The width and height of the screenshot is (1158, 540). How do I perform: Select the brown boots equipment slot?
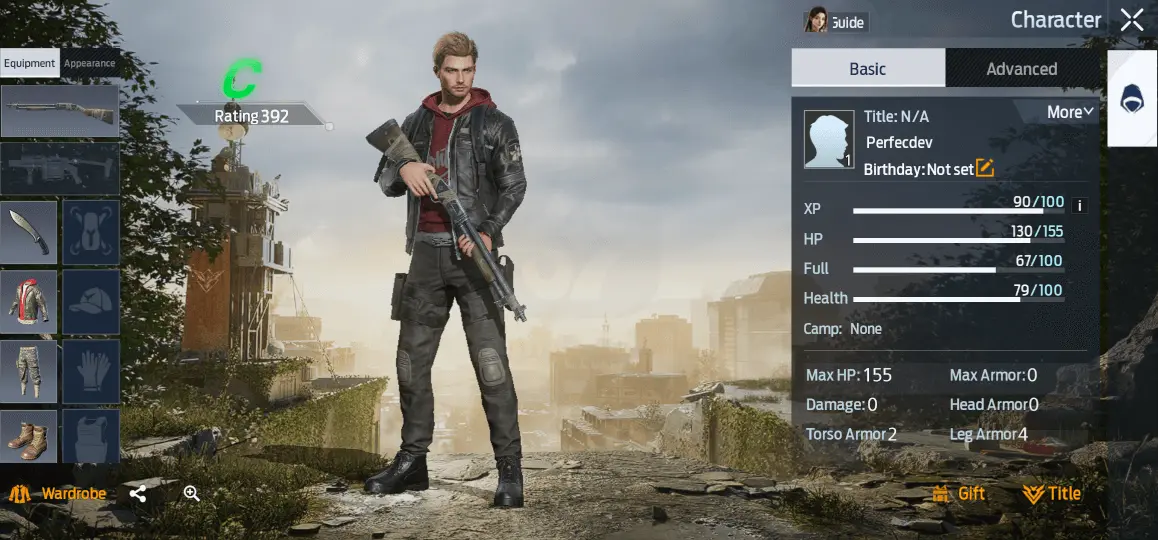(x=28, y=437)
